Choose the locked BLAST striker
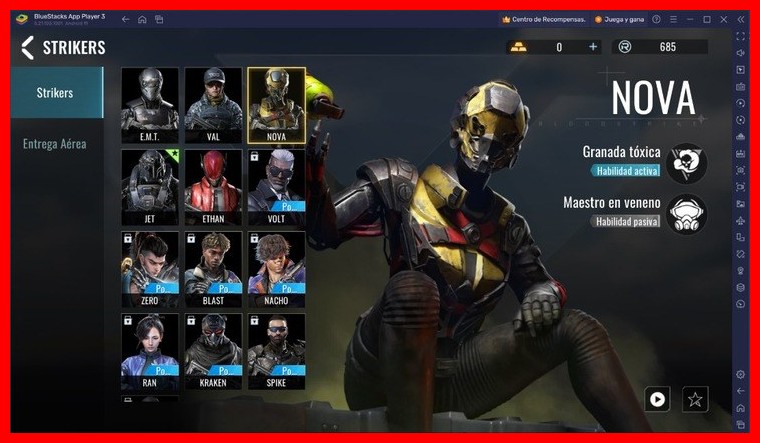The height and width of the screenshot is (443, 760). 213,269
